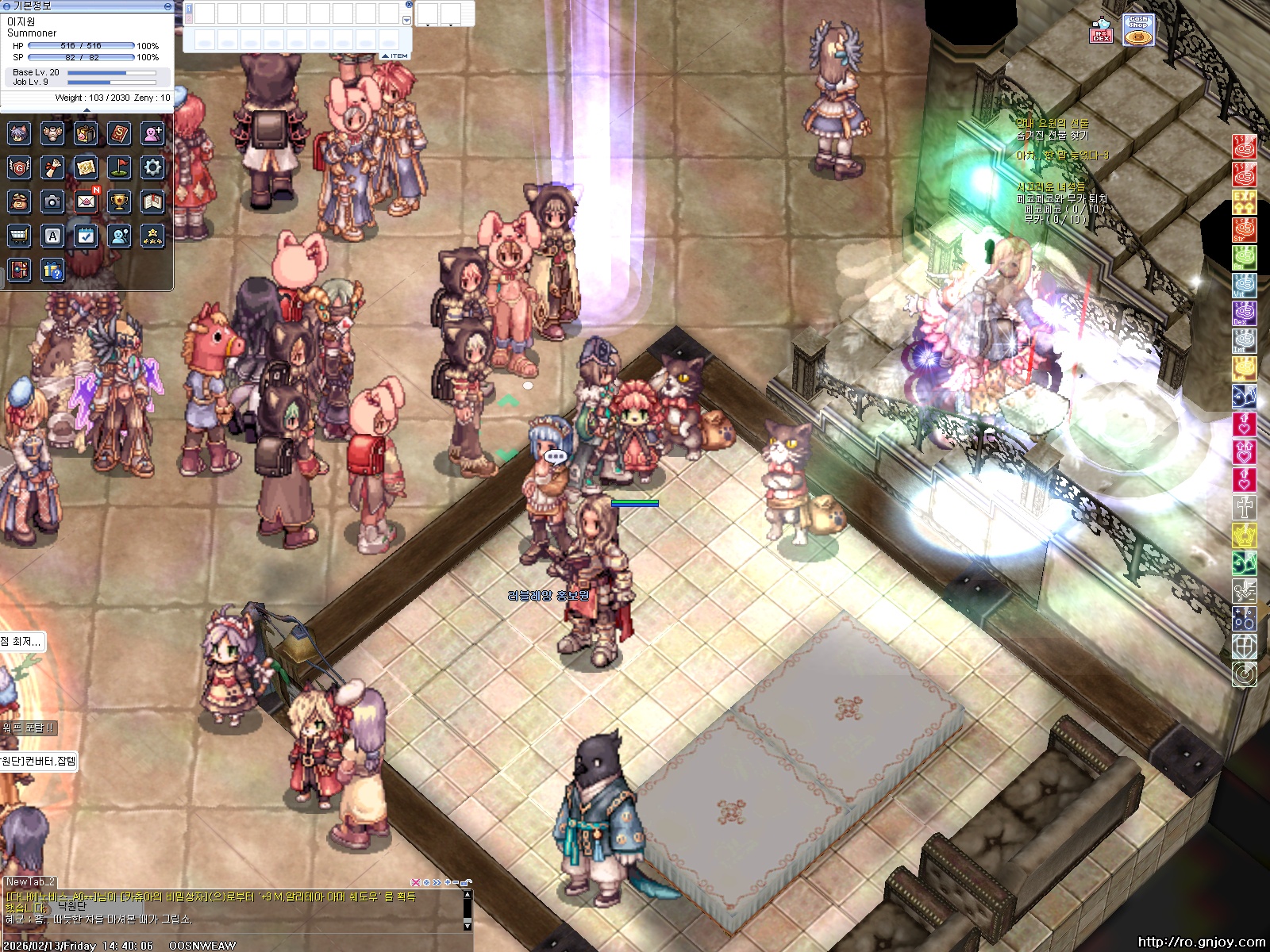Select the NewTab_2 chat tab
Screen dimensions: 1270x952
click(x=30, y=881)
